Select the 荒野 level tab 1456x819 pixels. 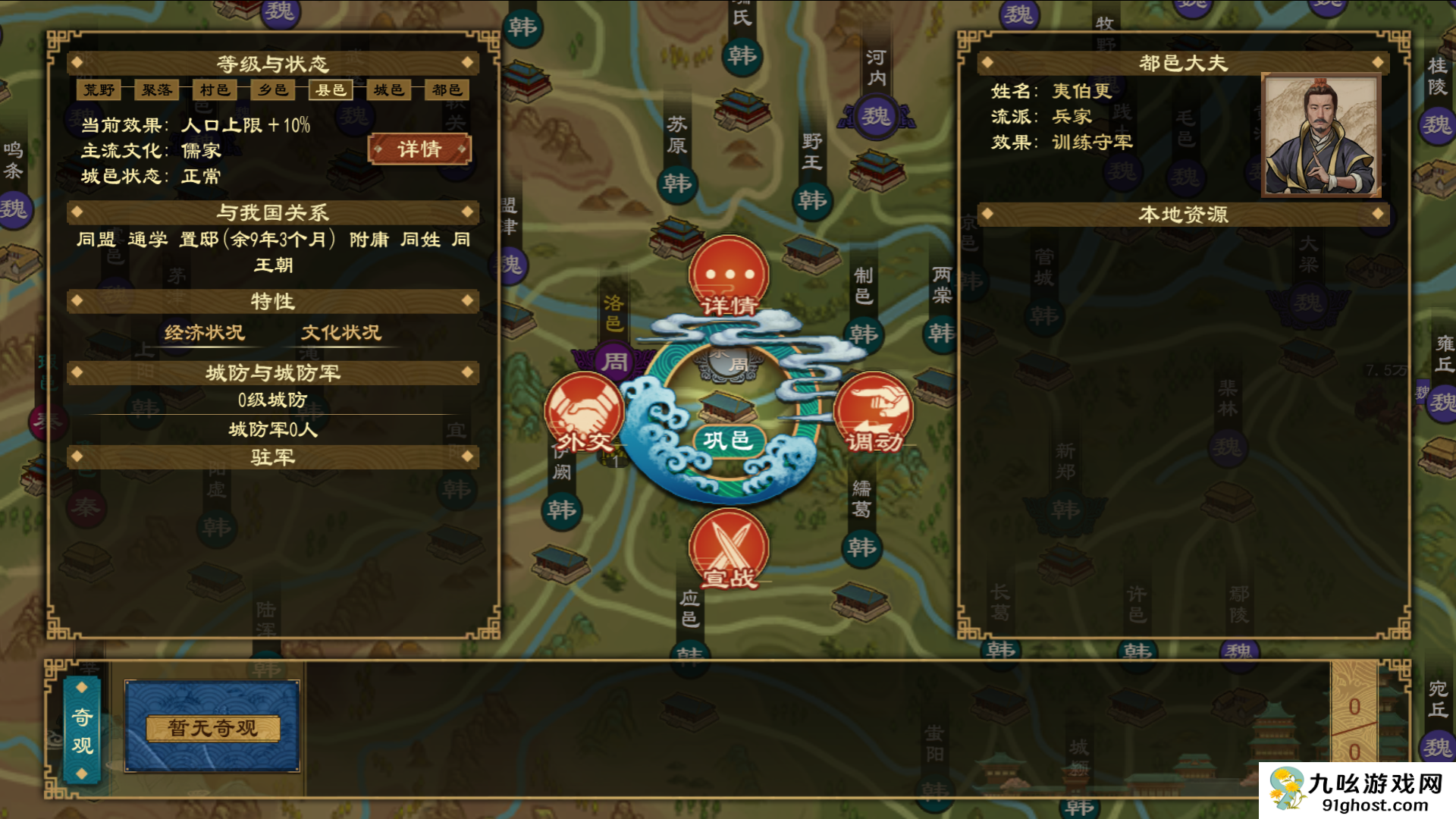tap(99, 90)
